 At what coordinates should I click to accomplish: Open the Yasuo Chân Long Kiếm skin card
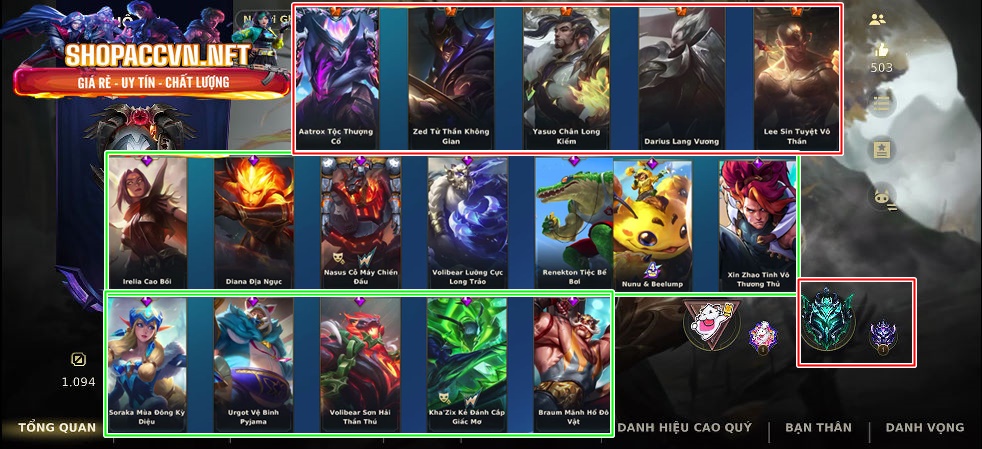[566, 80]
